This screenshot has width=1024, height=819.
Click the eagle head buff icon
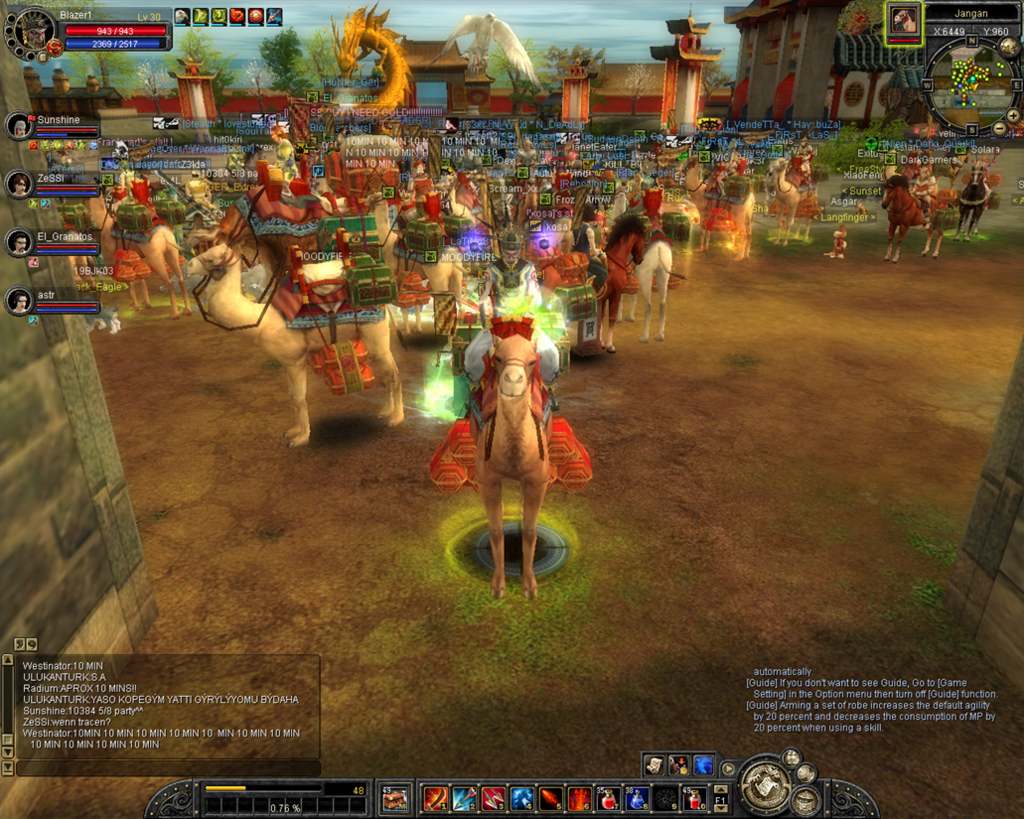(x=182, y=16)
